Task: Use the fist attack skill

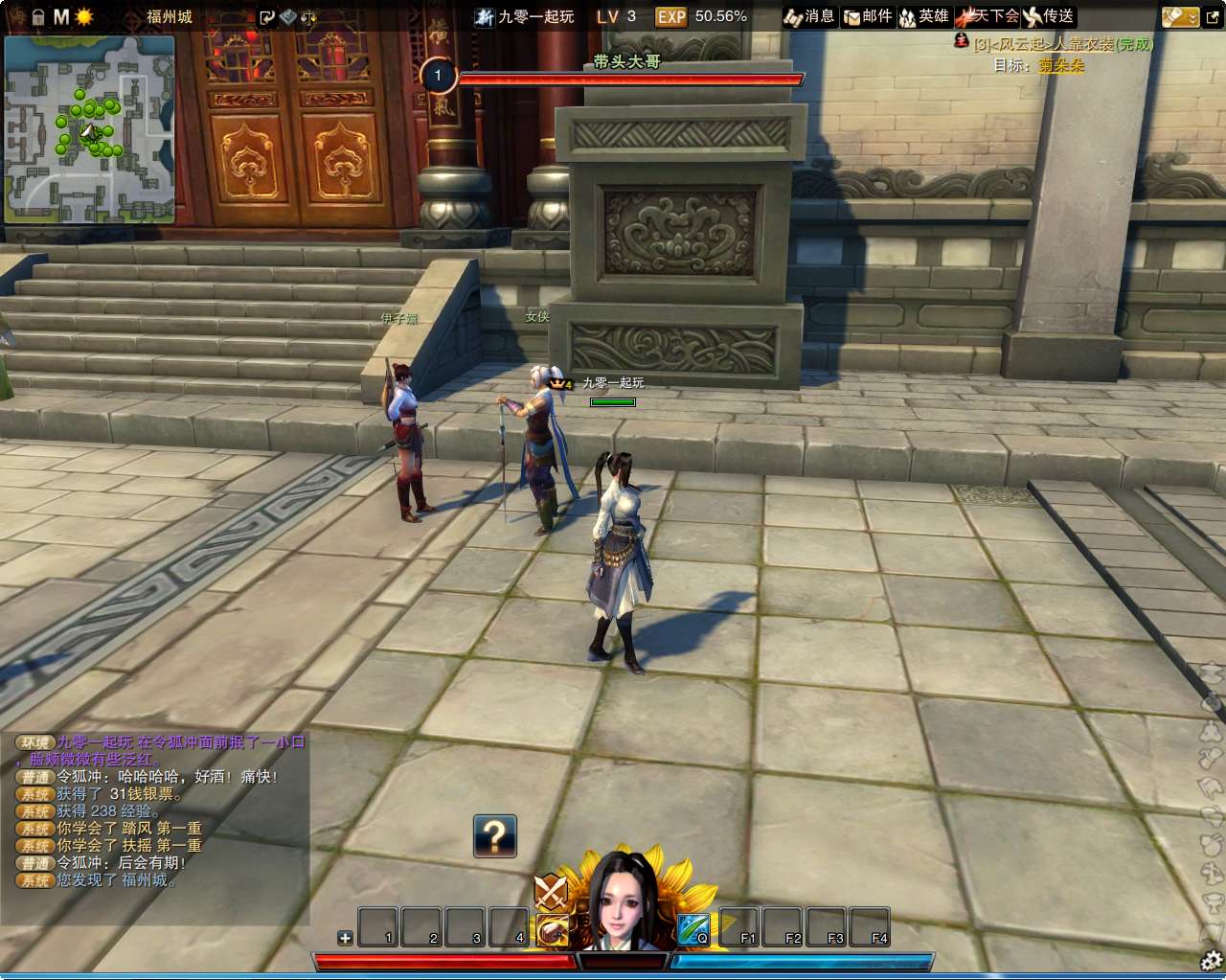Action: (x=553, y=930)
